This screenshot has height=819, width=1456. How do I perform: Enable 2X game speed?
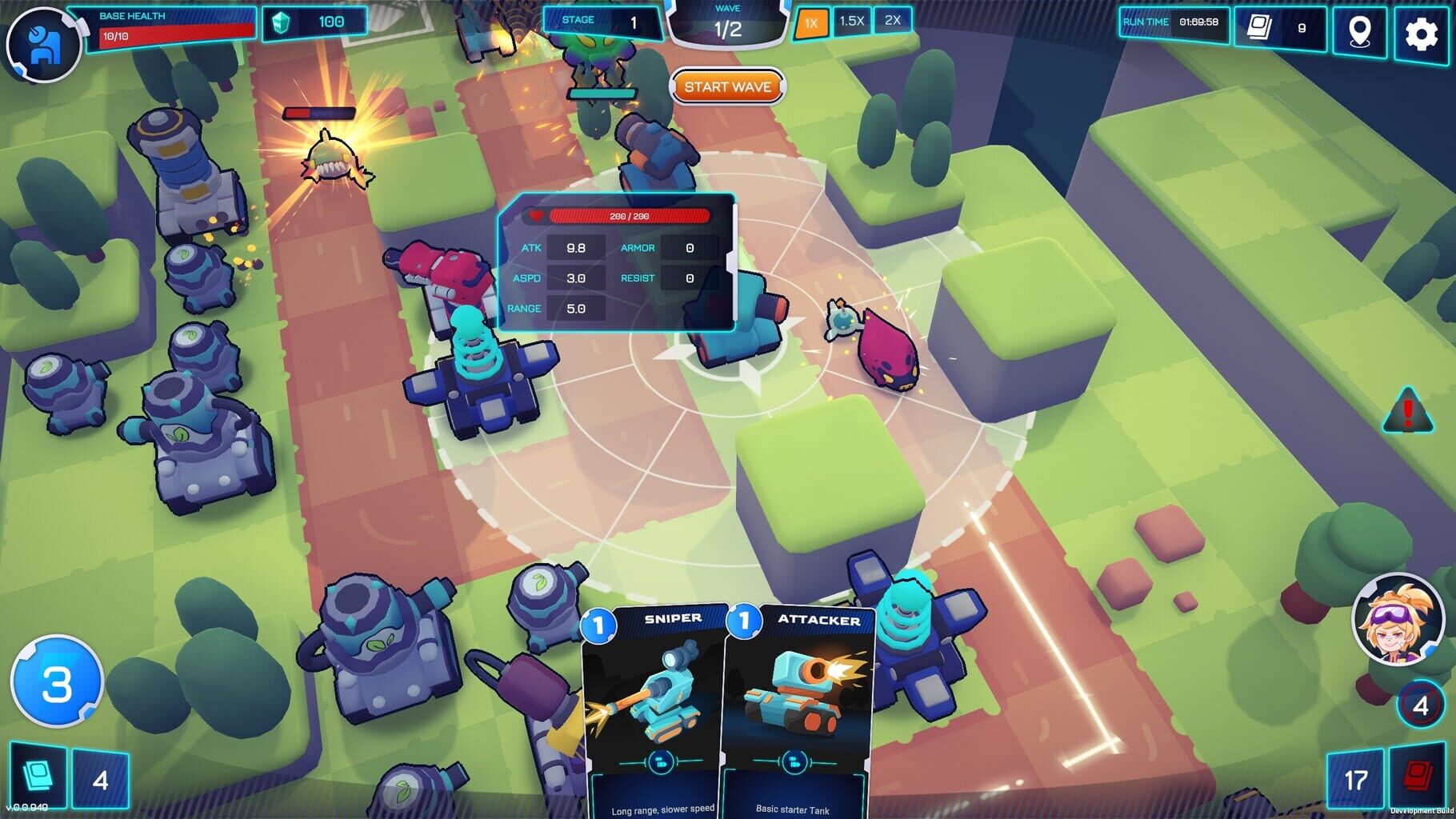(x=894, y=22)
